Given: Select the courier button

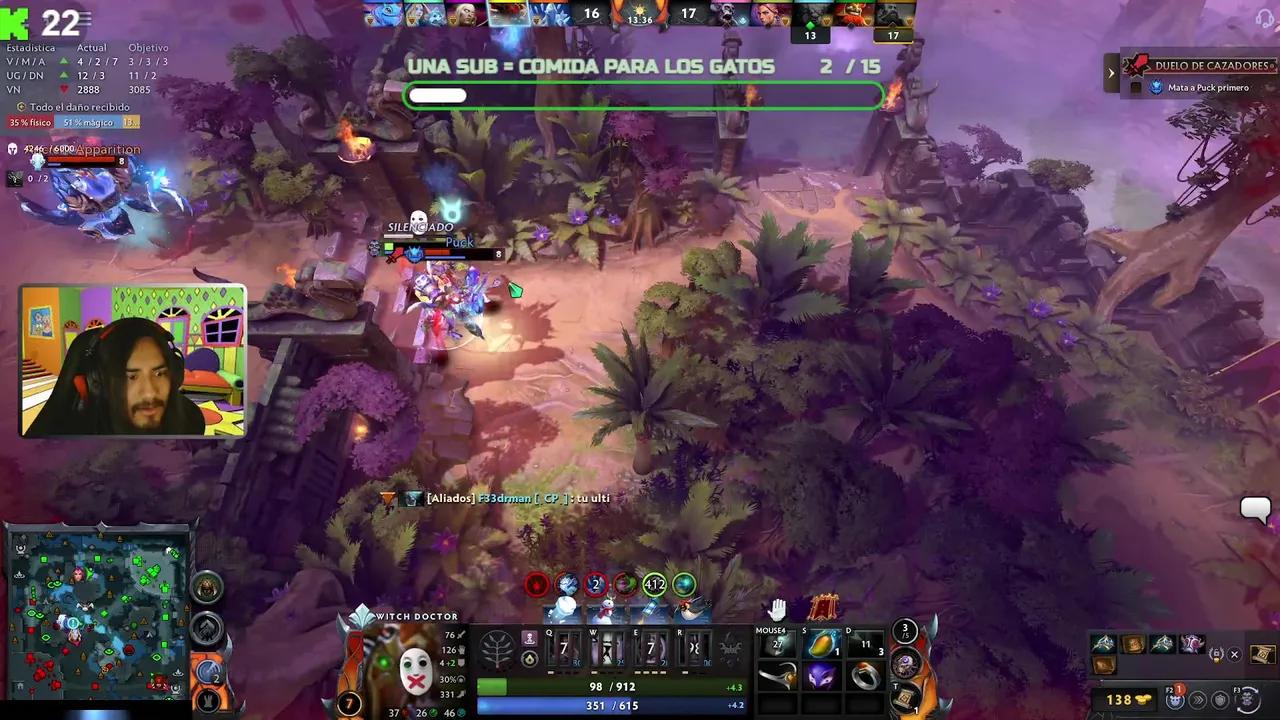Looking at the screenshot, I should (1175, 698).
